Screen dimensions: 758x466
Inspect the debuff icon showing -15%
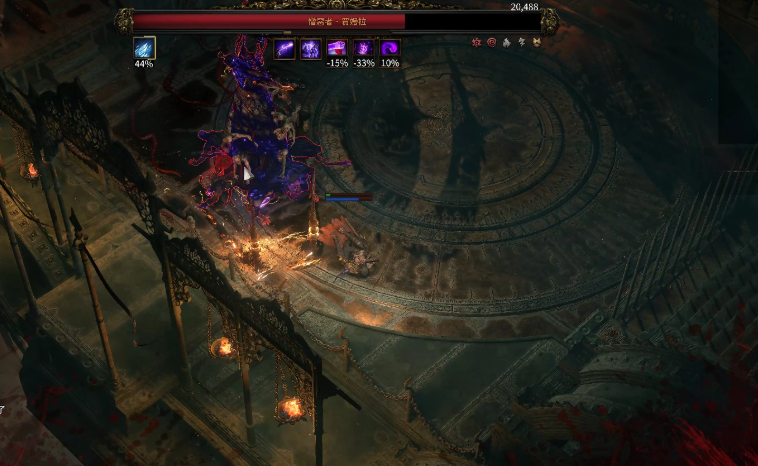point(337,48)
